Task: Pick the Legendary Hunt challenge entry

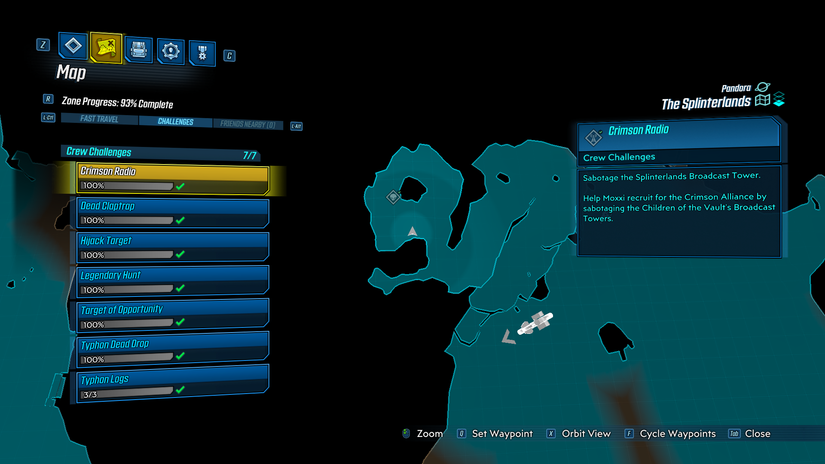Action: tap(172, 281)
